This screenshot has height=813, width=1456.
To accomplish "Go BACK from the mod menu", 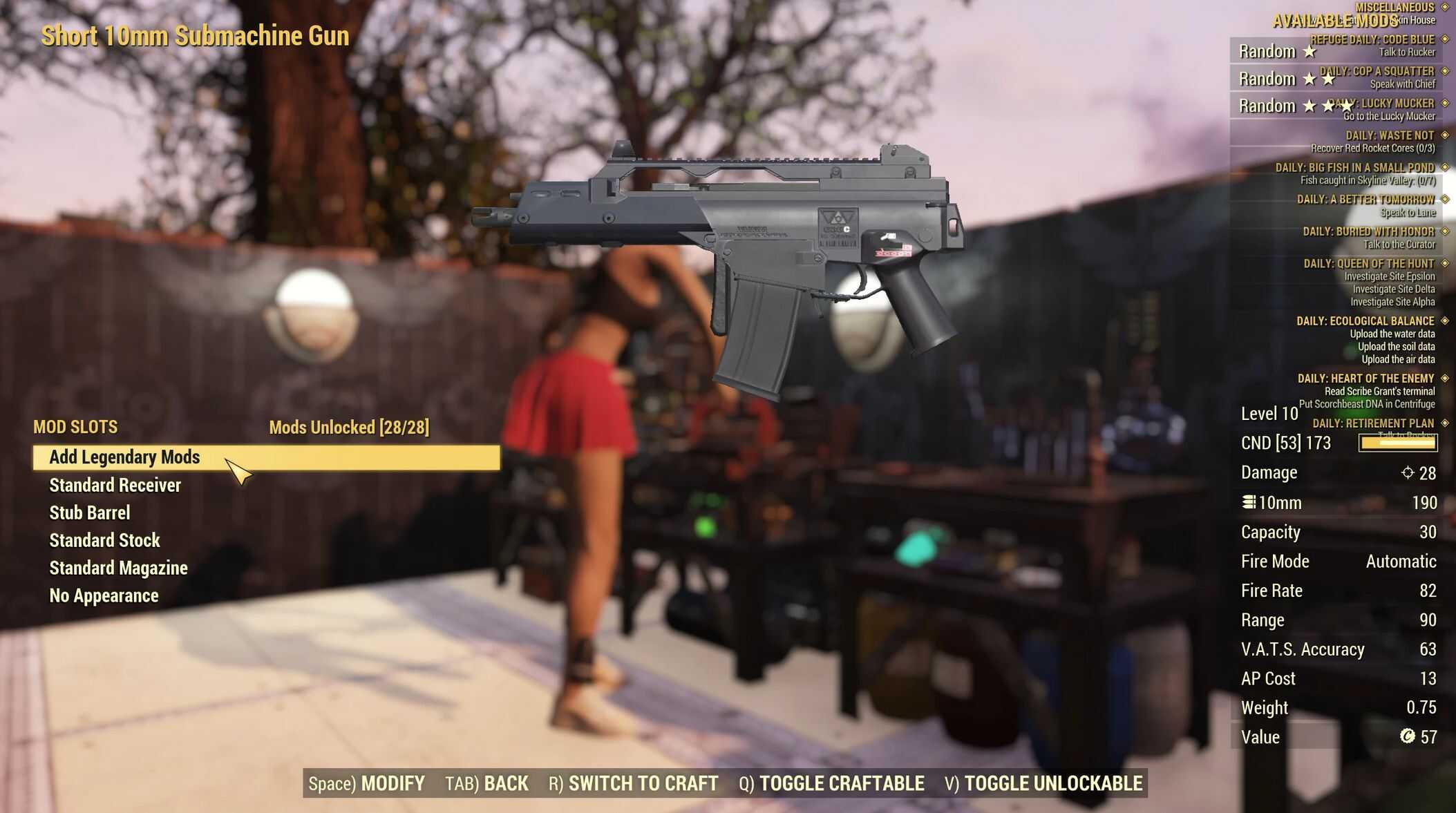I will tap(487, 783).
